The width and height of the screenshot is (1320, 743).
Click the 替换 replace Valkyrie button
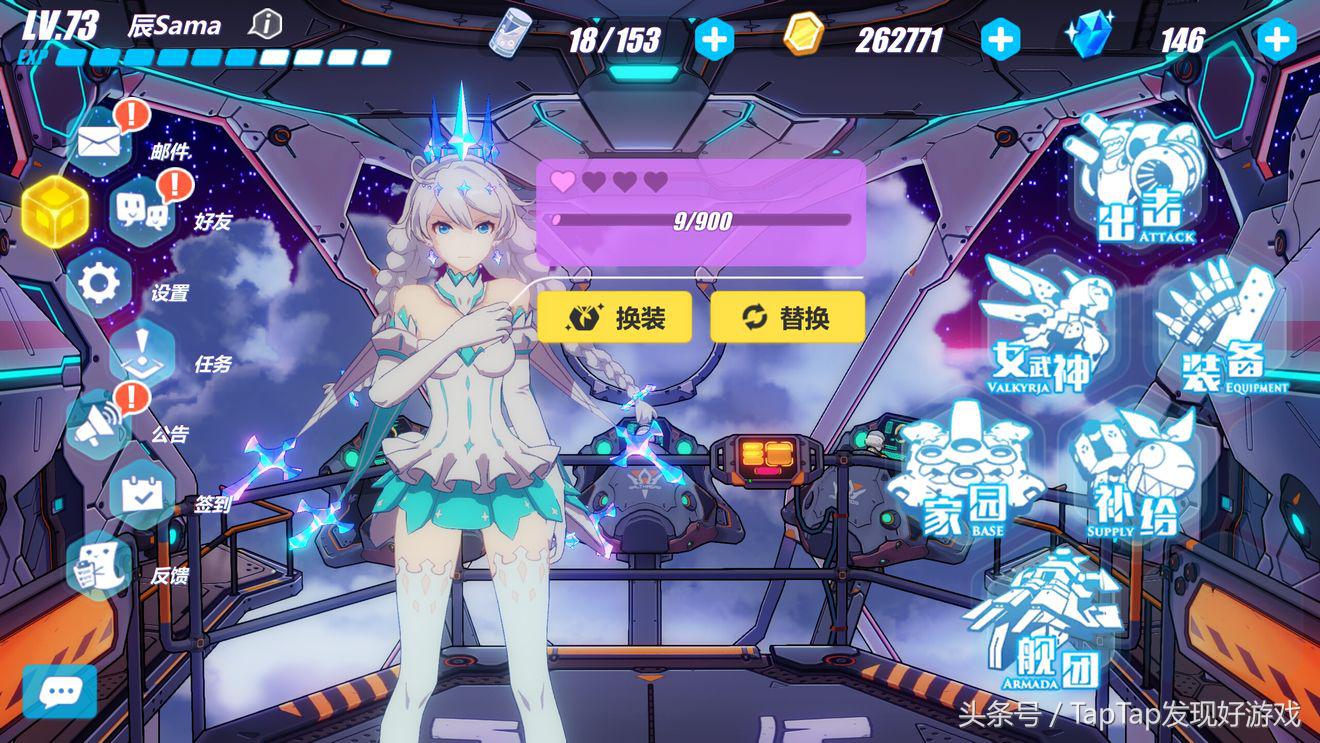(787, 318)
